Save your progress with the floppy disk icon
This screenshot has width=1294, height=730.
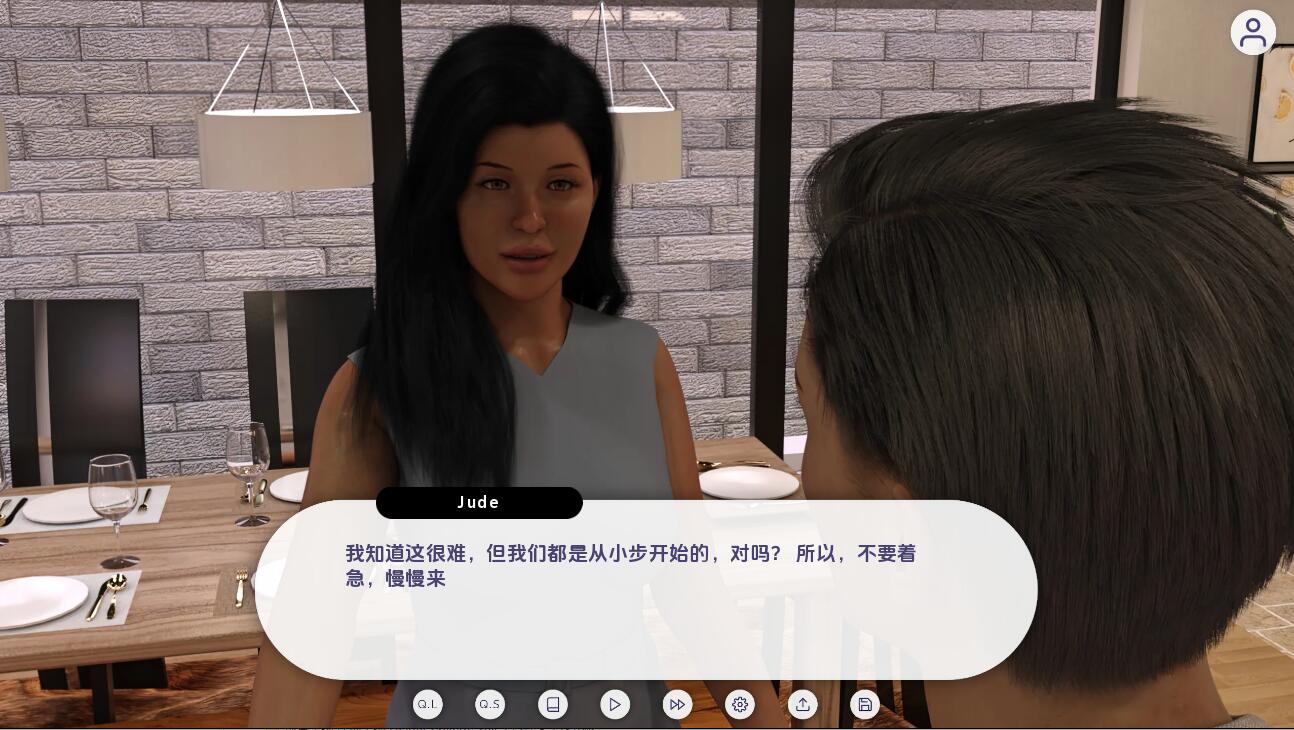click(x=864, y=704)
